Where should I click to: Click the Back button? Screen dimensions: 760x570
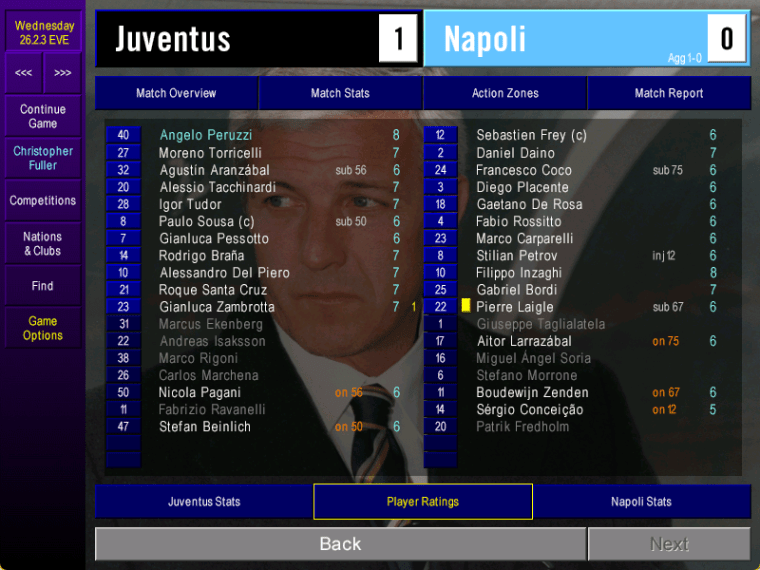(340, 544)
